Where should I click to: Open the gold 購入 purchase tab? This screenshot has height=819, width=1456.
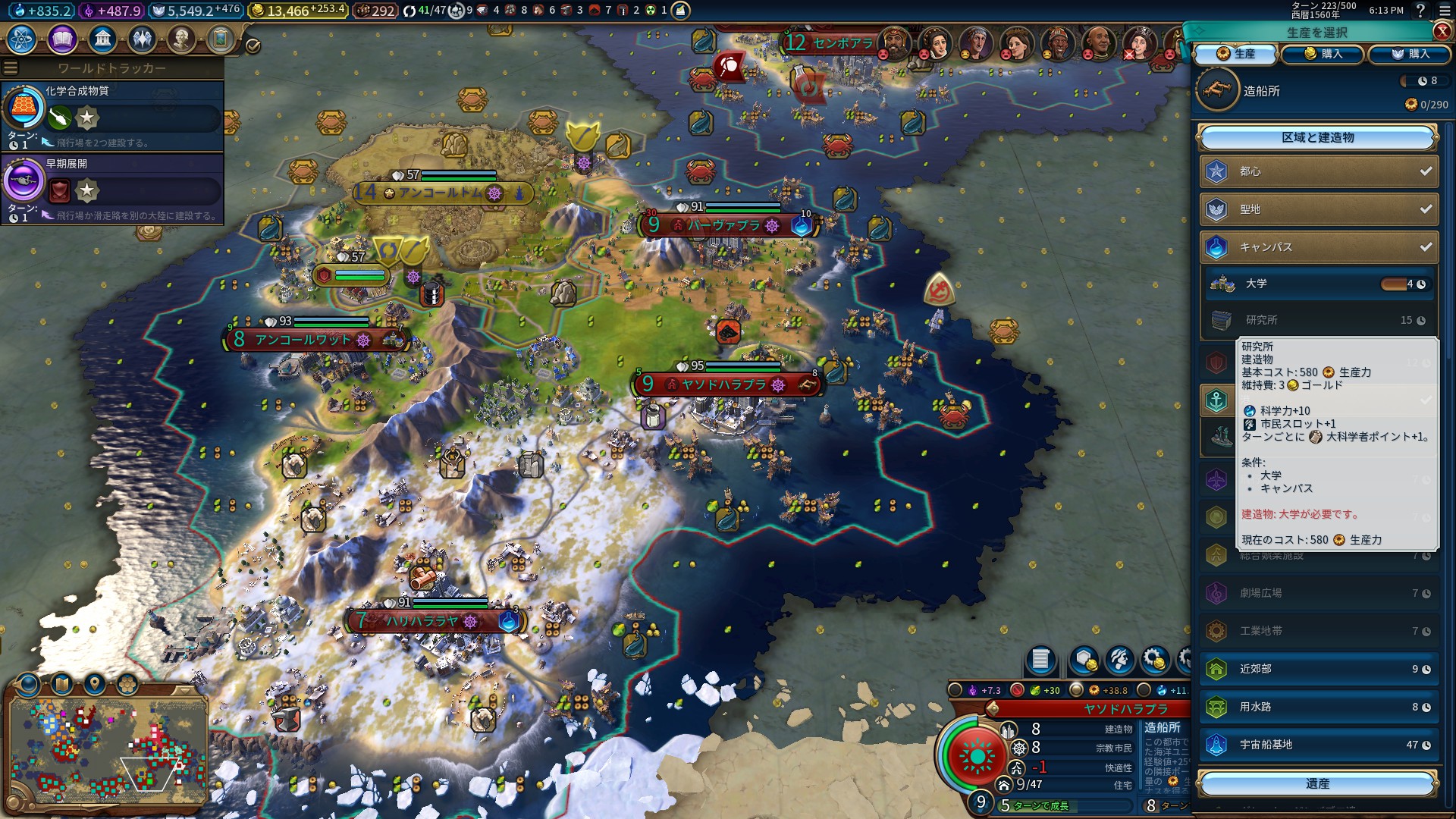(x=1323, y=54)
